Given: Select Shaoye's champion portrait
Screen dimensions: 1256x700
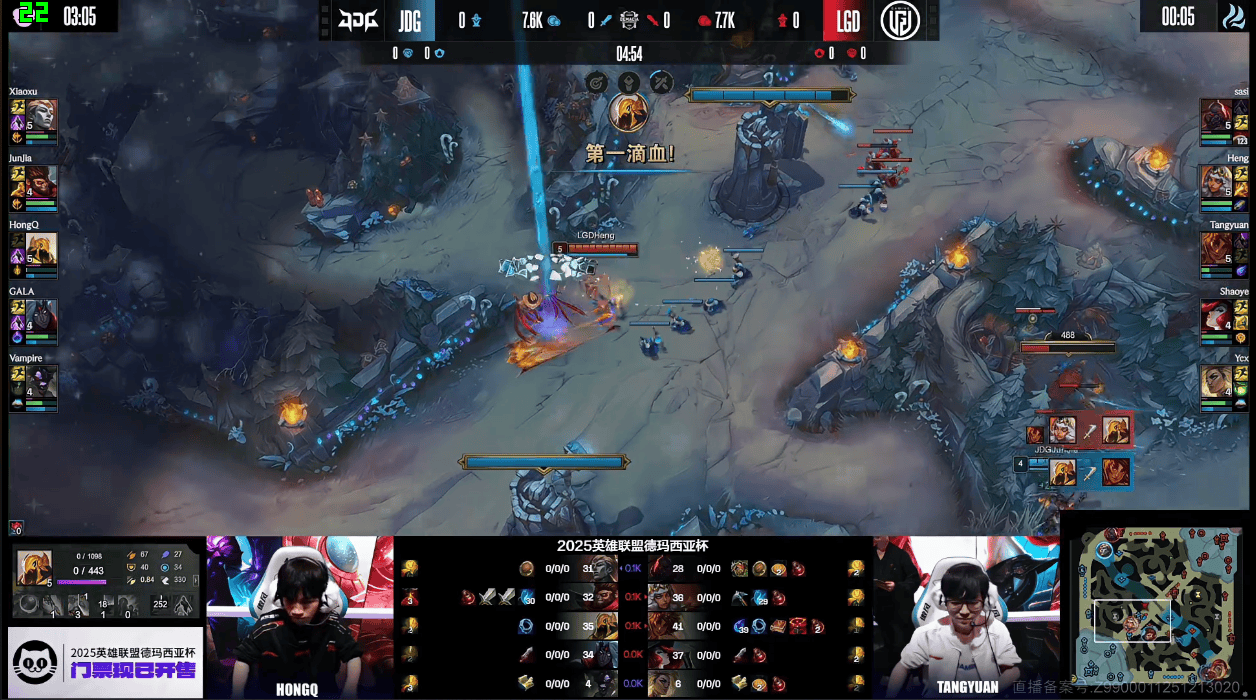Looking at the screenshot, I should (1216, 316).
